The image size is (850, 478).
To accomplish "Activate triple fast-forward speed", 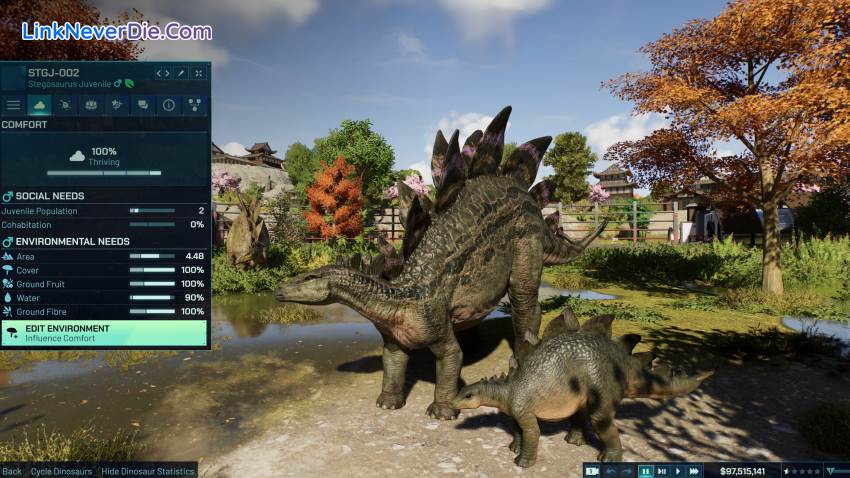I will click(x=693, y=471).
